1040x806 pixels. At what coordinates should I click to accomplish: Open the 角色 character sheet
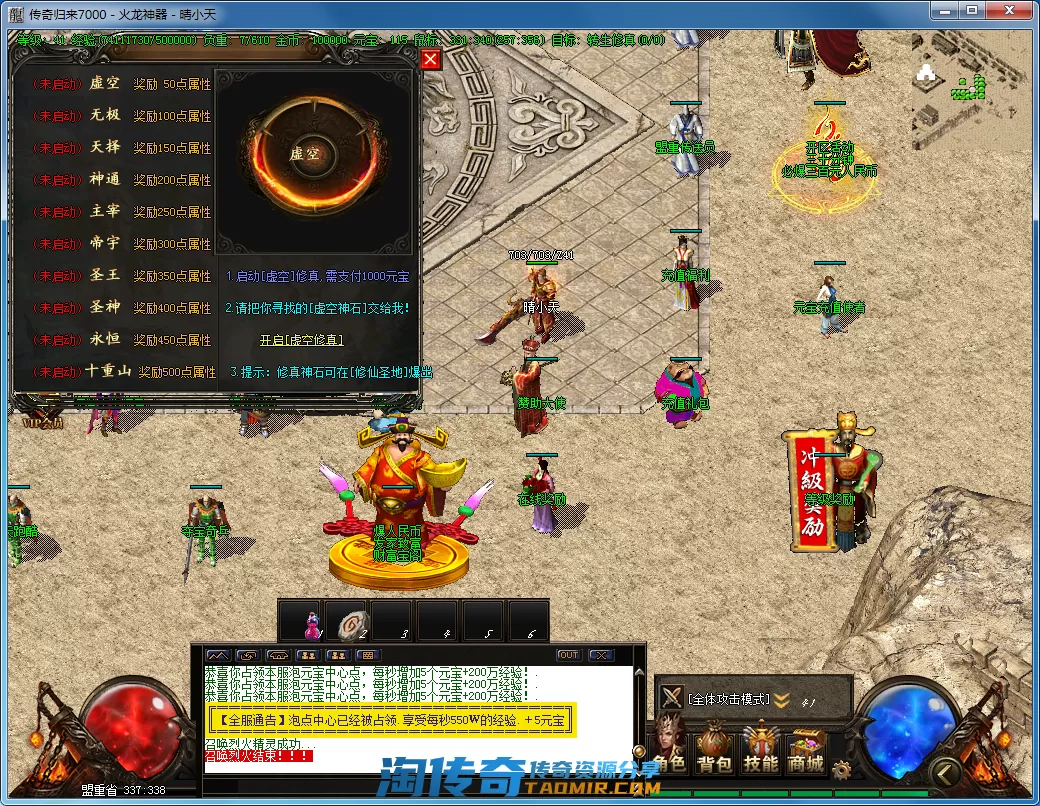pos(669,752)
